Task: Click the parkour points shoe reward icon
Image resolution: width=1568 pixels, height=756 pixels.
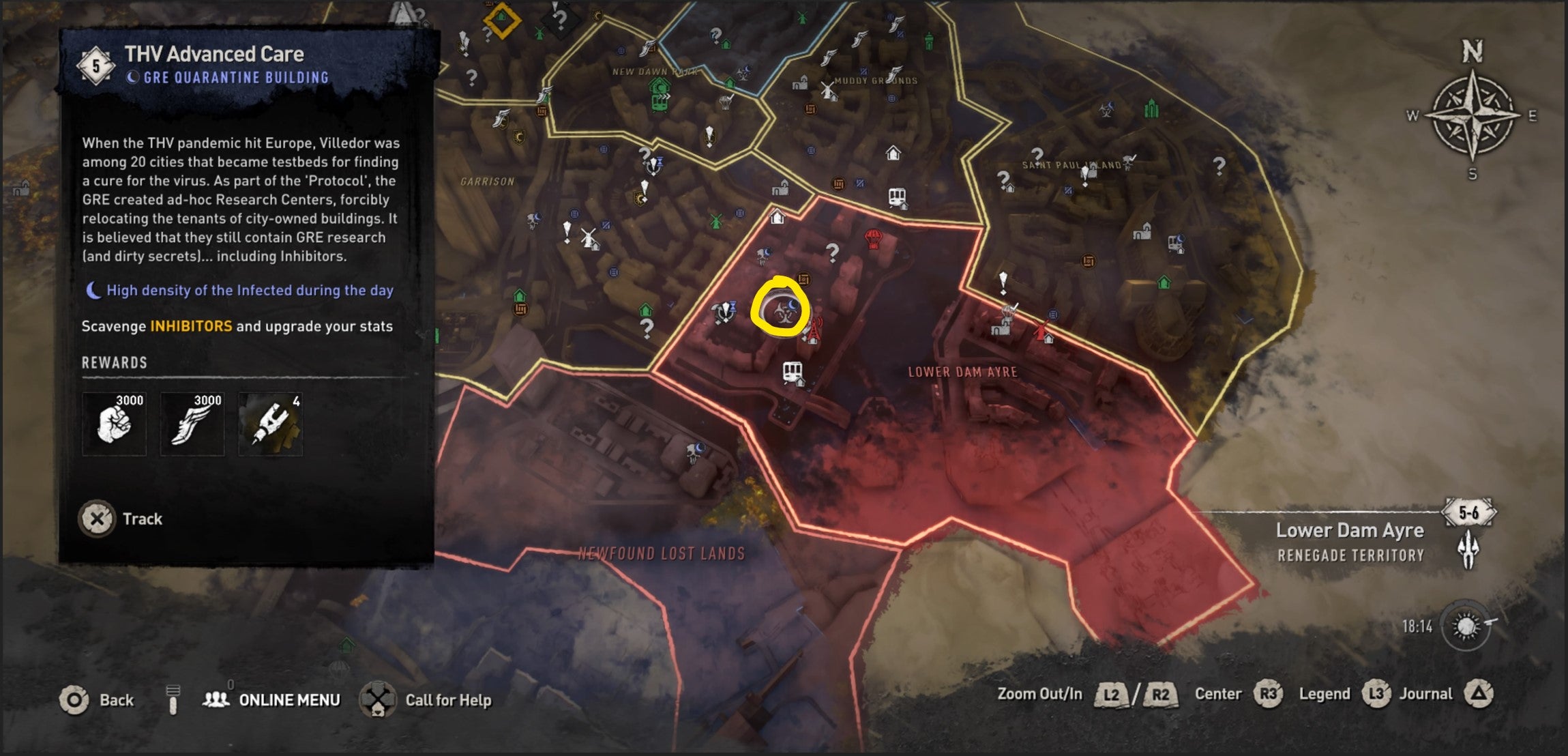Action: [x=192, y=423]
